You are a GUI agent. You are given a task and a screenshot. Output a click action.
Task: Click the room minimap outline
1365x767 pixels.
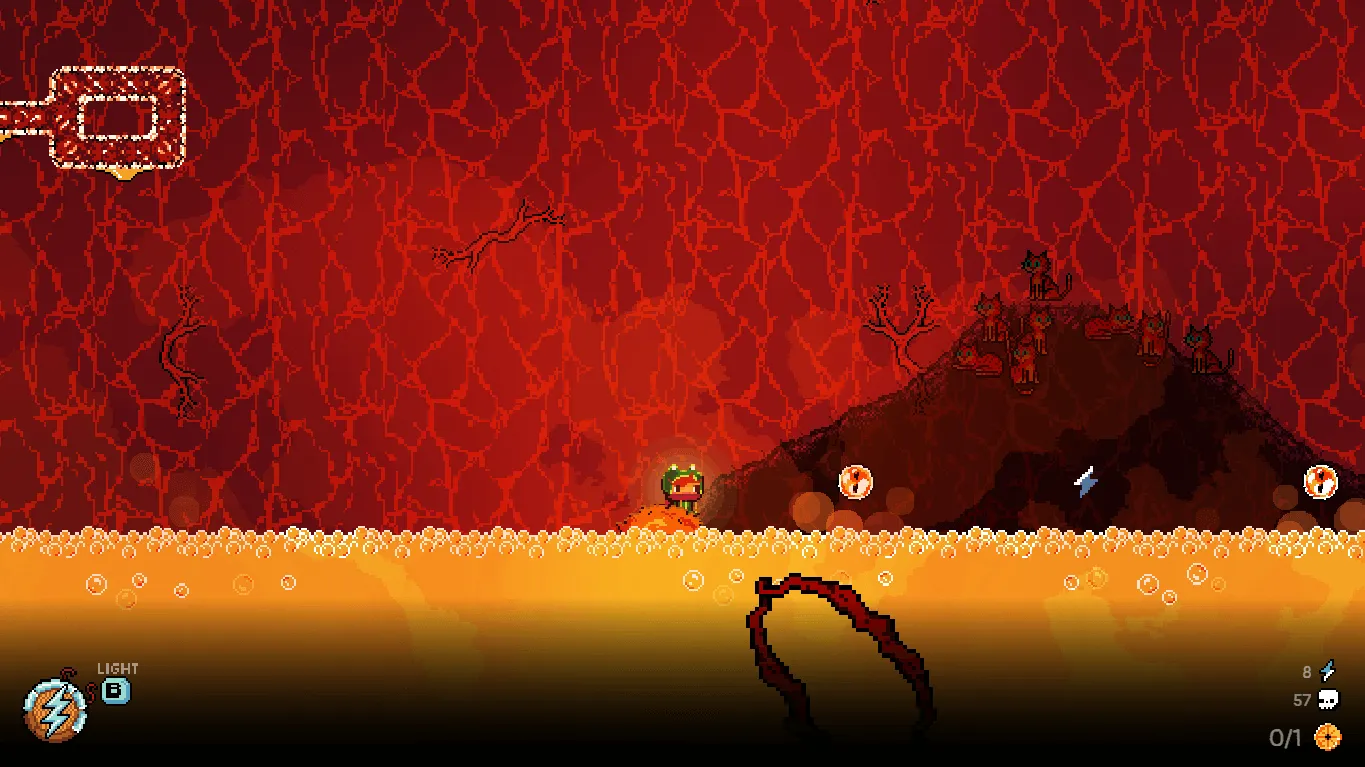coord(118,118)
